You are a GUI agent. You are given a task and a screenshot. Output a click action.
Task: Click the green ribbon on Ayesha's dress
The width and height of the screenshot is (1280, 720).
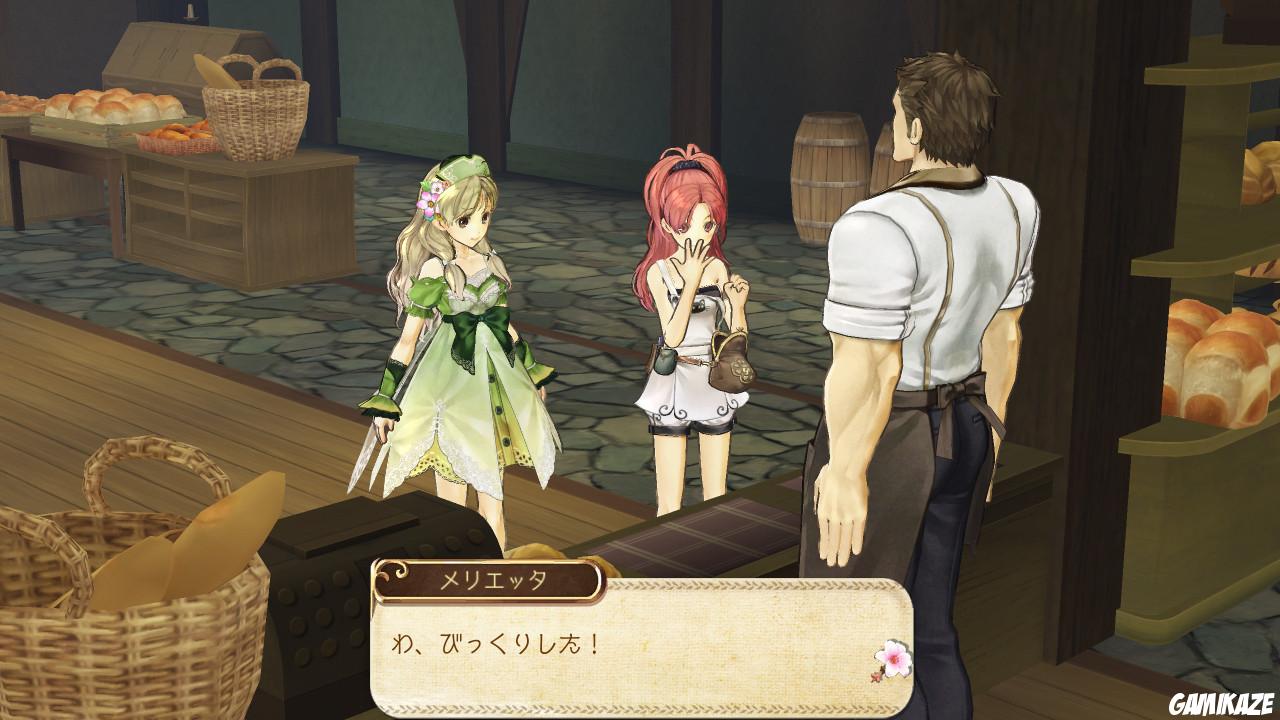point(480,320)
